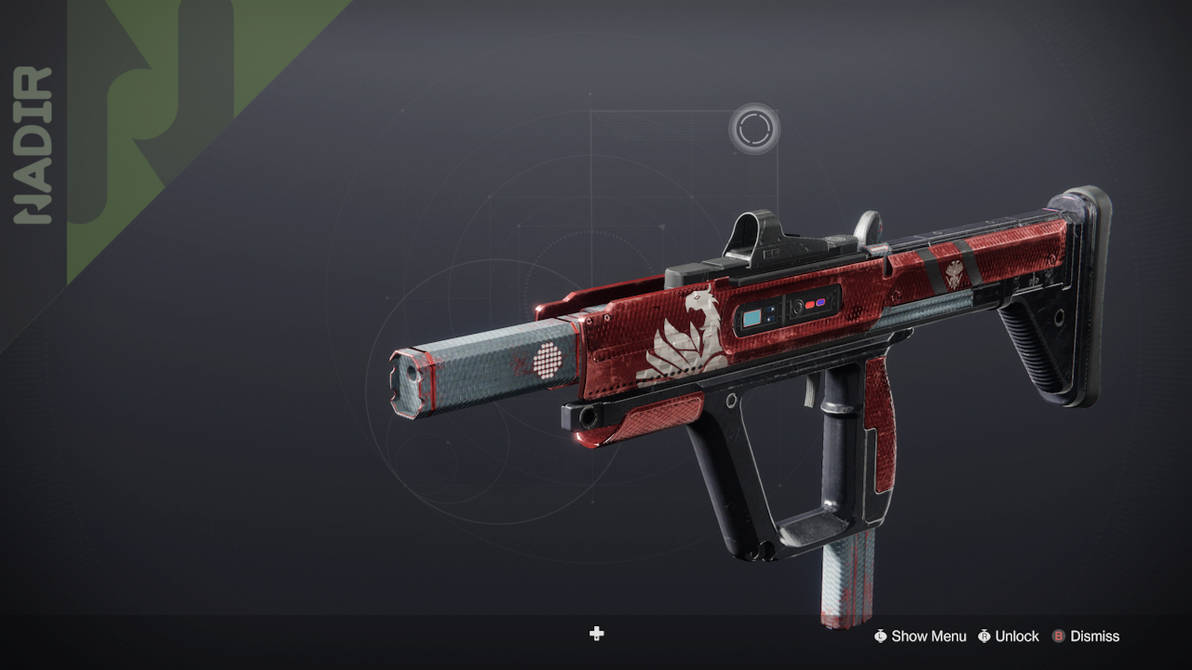Screen dimensions: 1192x670
Task: Dismiss the weapon inspection screen
Action: pyautogui.click(x=1085, y=636)
